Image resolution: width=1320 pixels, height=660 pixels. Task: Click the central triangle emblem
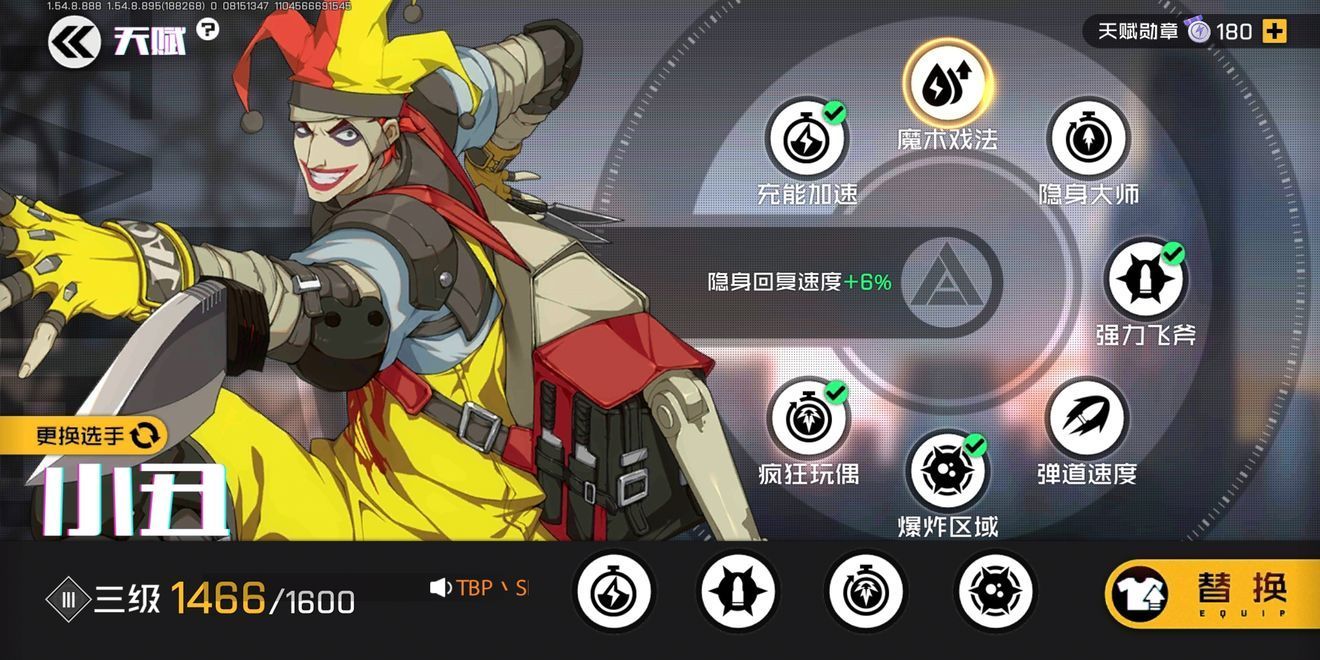946,283
